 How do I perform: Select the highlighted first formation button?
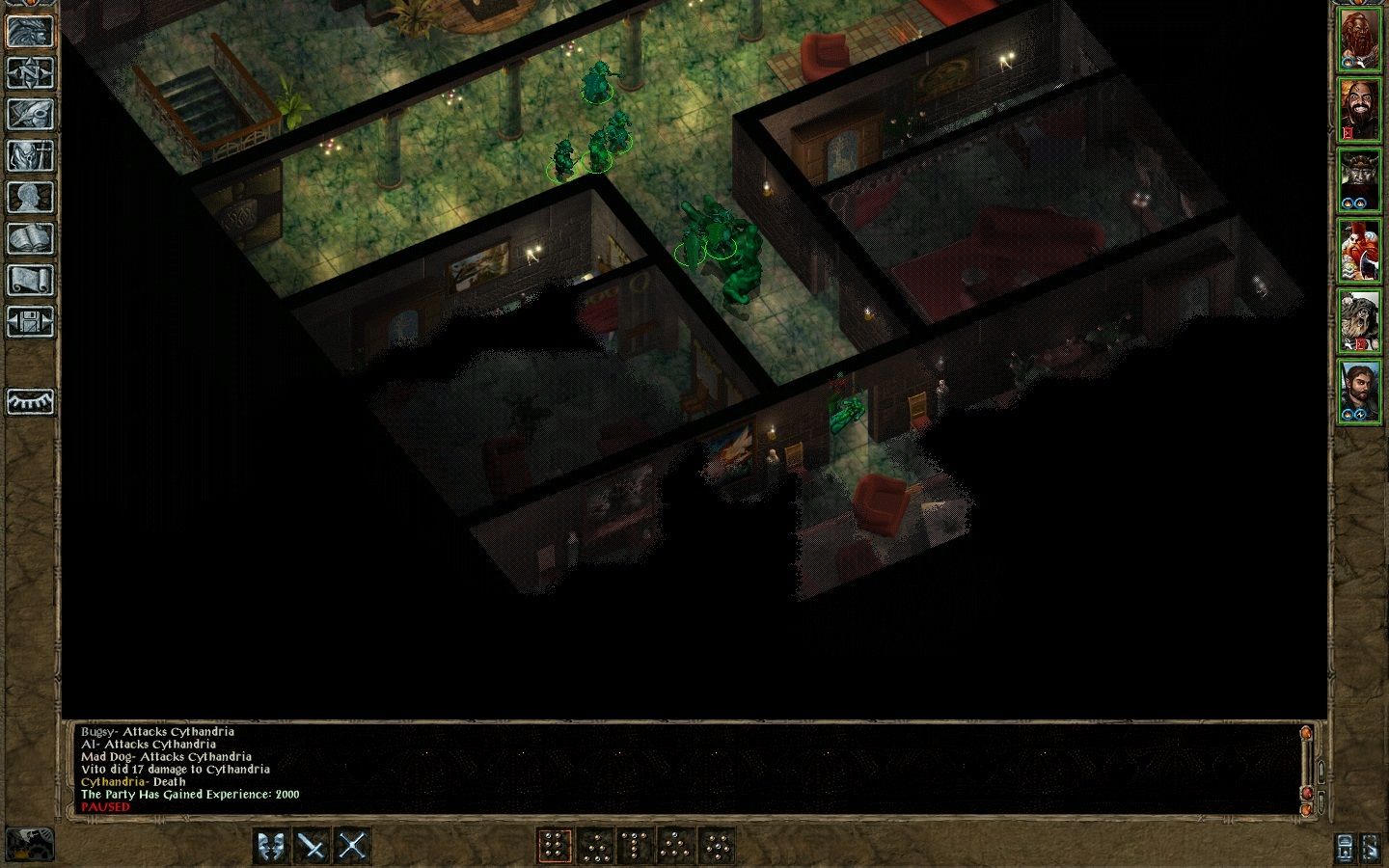click(555, 846)
